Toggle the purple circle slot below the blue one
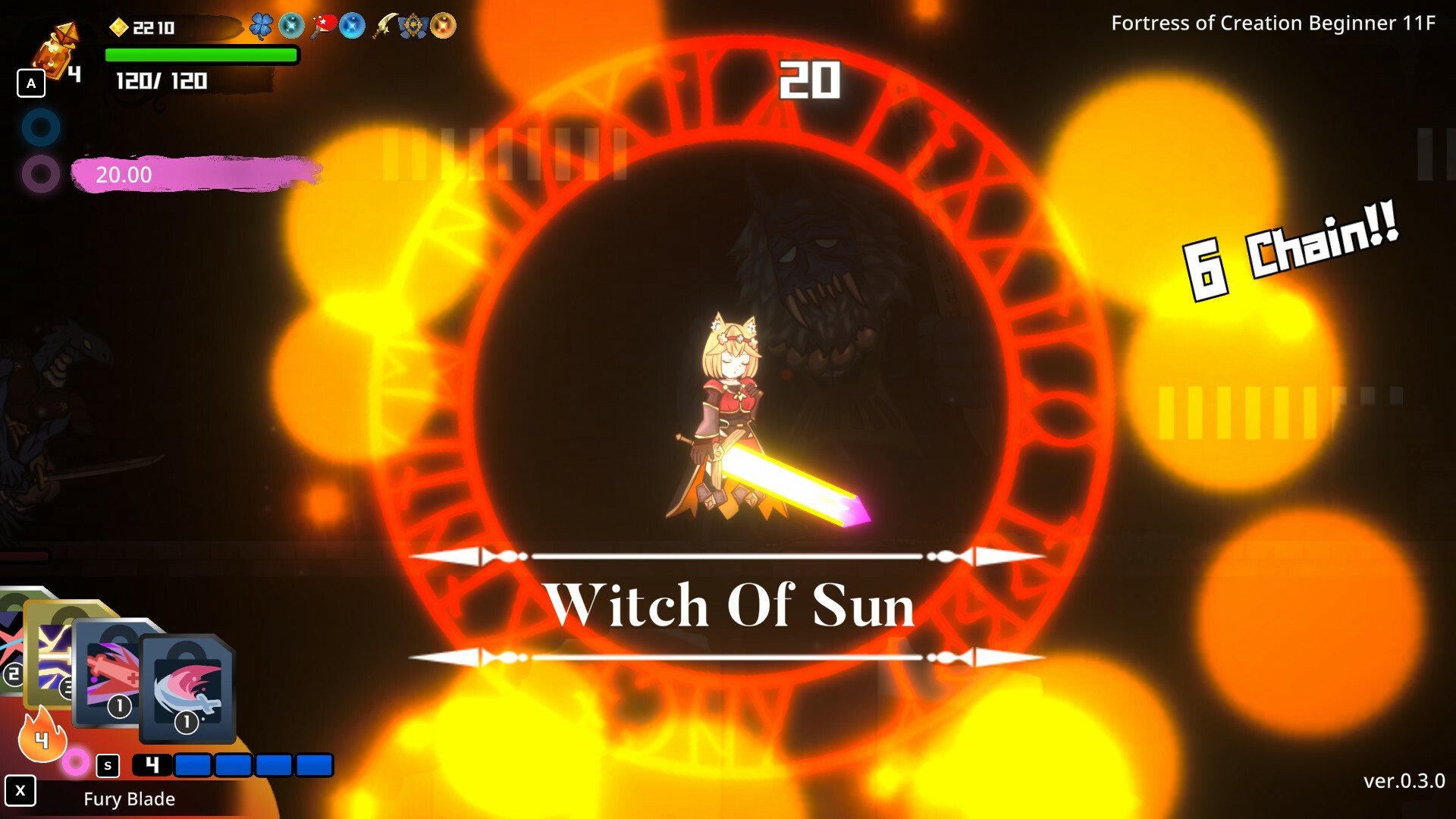The image size is (1456, 819). (42, 174)
